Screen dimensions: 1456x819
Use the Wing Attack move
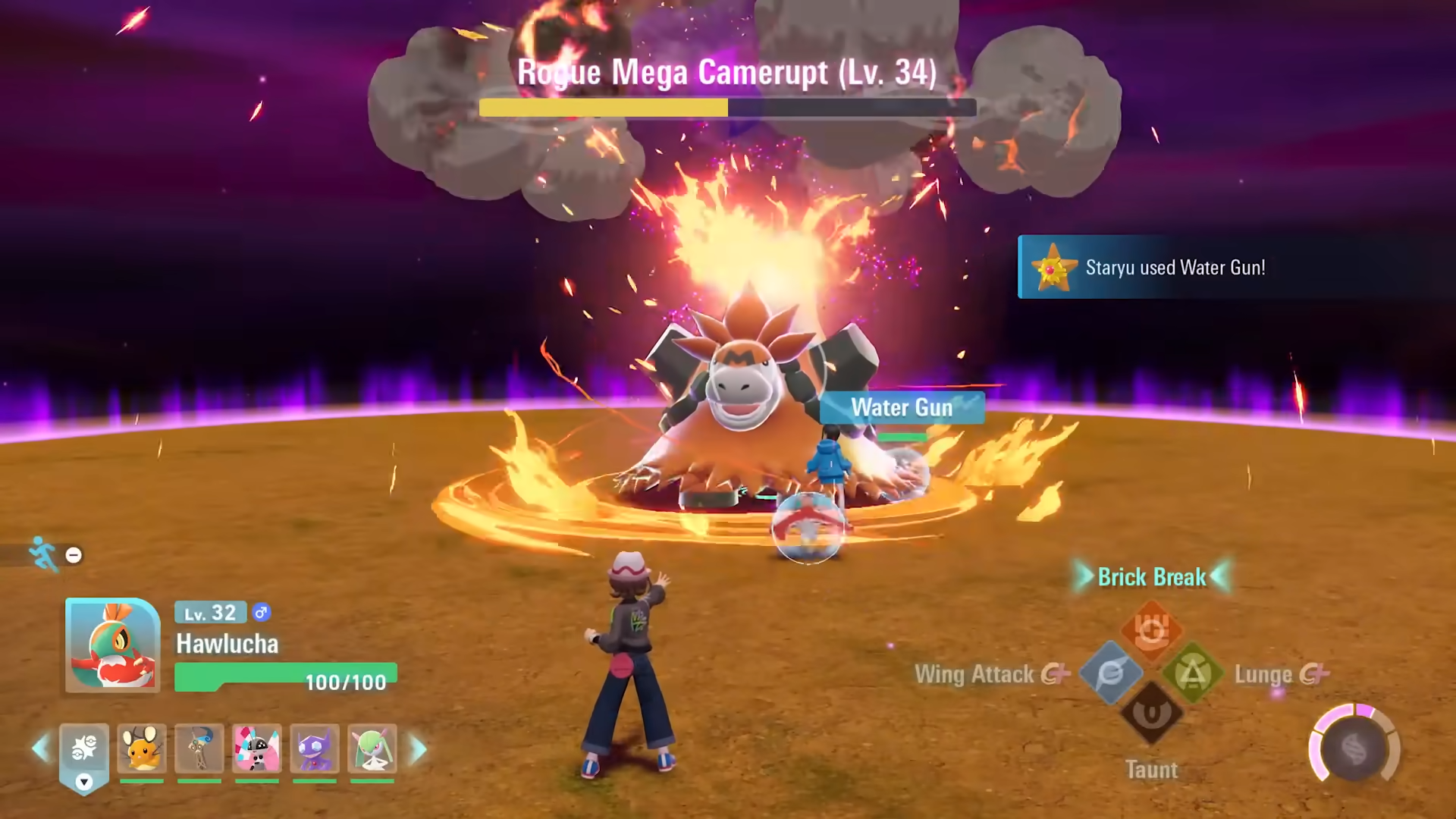coord(1111,673)
